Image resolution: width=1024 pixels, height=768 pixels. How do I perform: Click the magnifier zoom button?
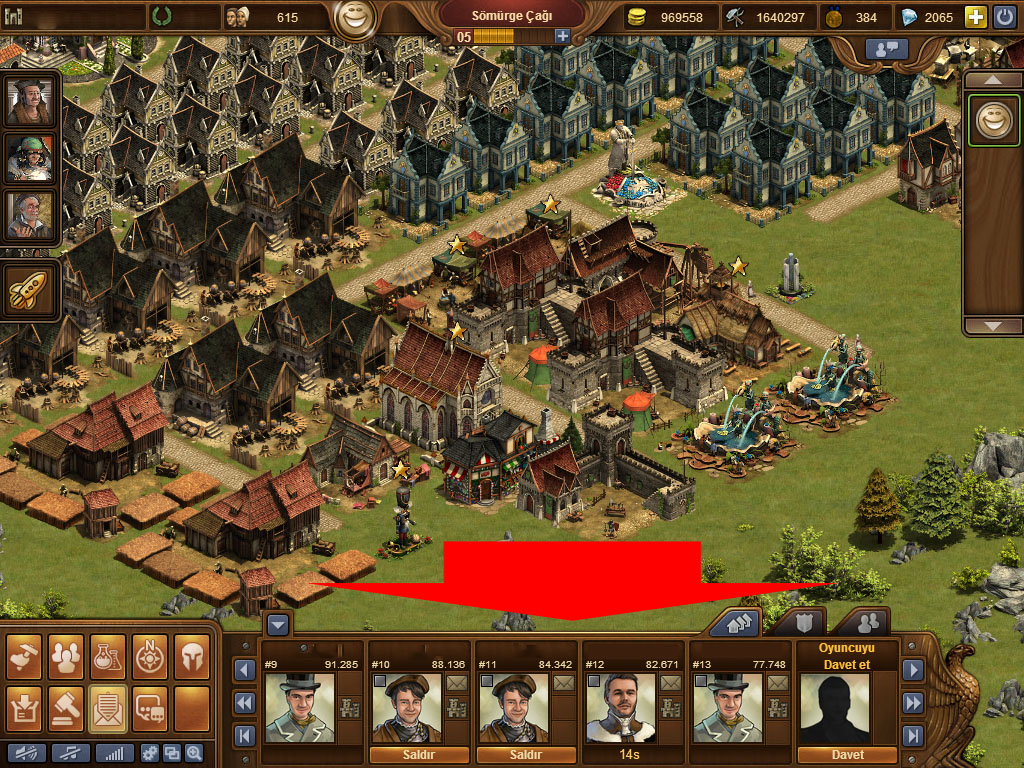[193, 753]
